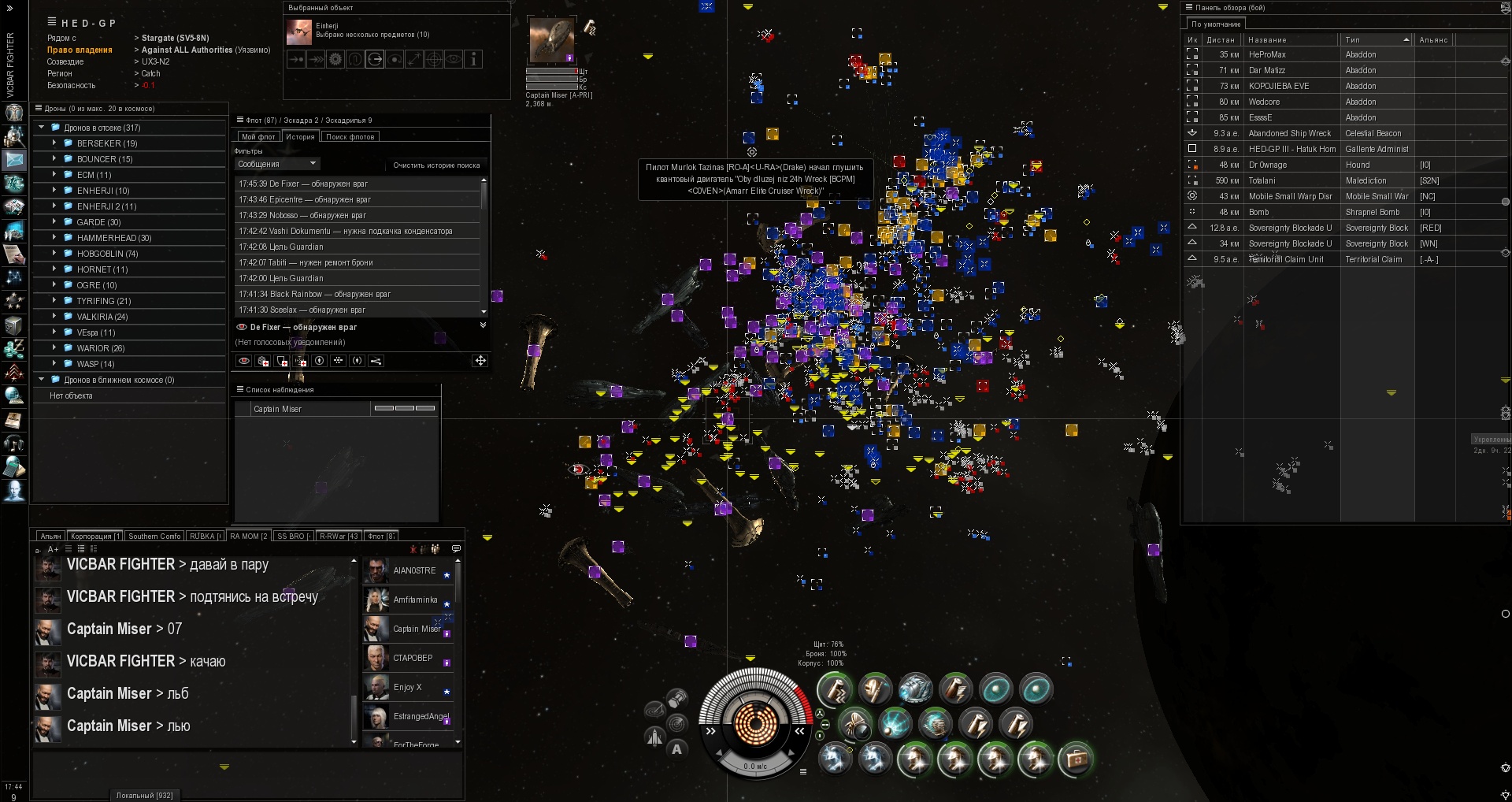Screen dimensions: 1512x802
Task: Expand the HOBGOBLIN (74) drone group
Action: coord(54,254)
